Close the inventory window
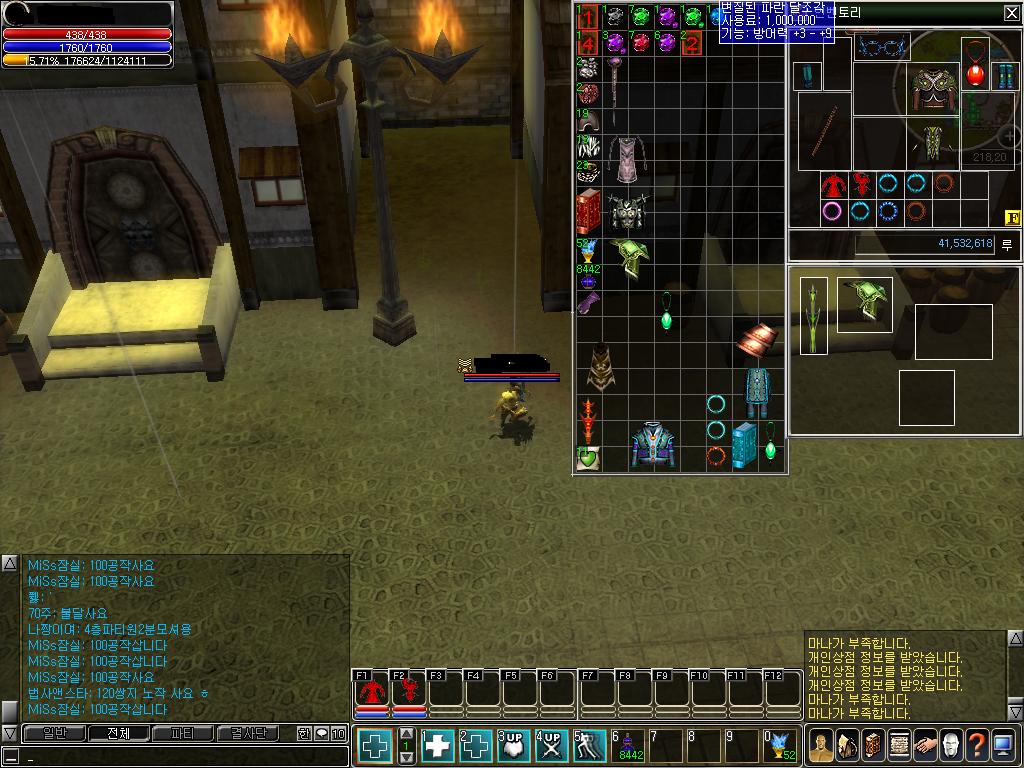This screenshot has height=768, width=1024. click(x=1011, y=13)
